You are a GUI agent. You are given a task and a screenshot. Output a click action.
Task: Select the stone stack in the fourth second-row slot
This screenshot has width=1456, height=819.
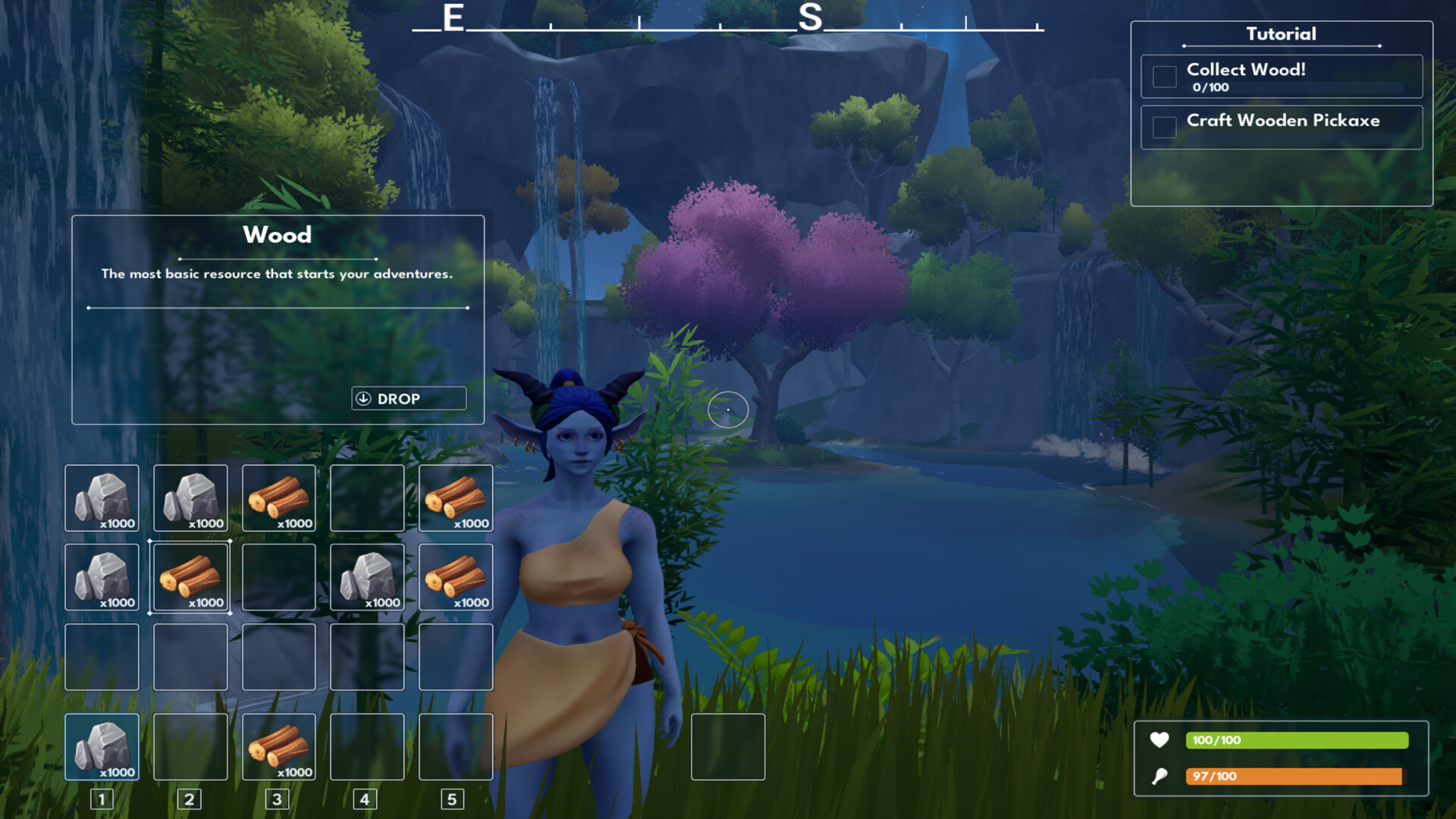367,577
